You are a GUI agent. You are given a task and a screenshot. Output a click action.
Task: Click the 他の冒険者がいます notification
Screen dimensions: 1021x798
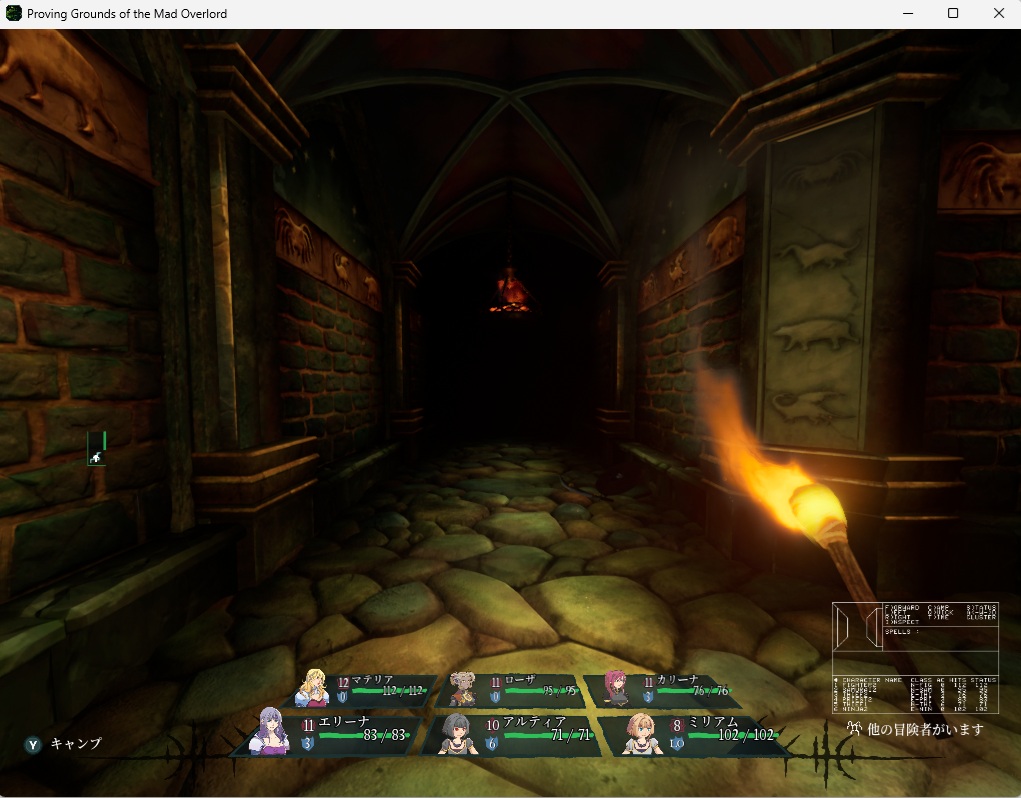(914, 730)
